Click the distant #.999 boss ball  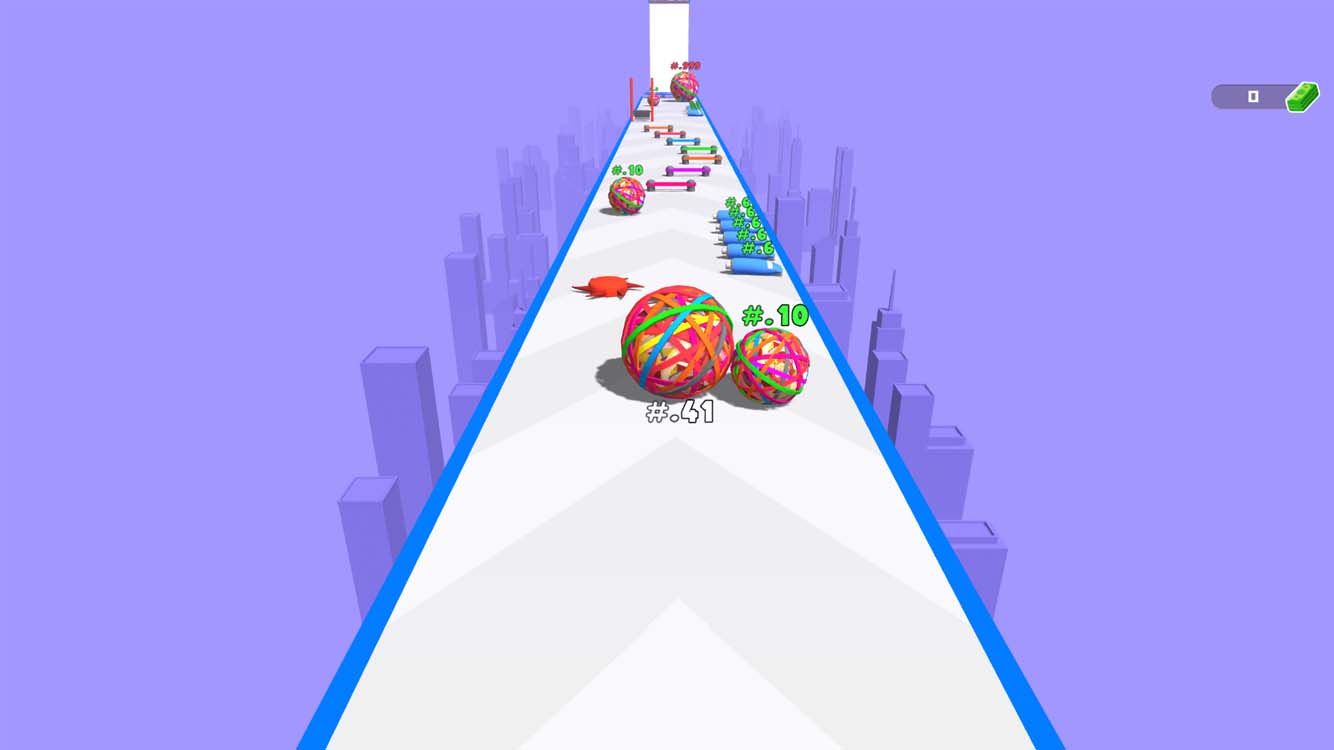684,86
